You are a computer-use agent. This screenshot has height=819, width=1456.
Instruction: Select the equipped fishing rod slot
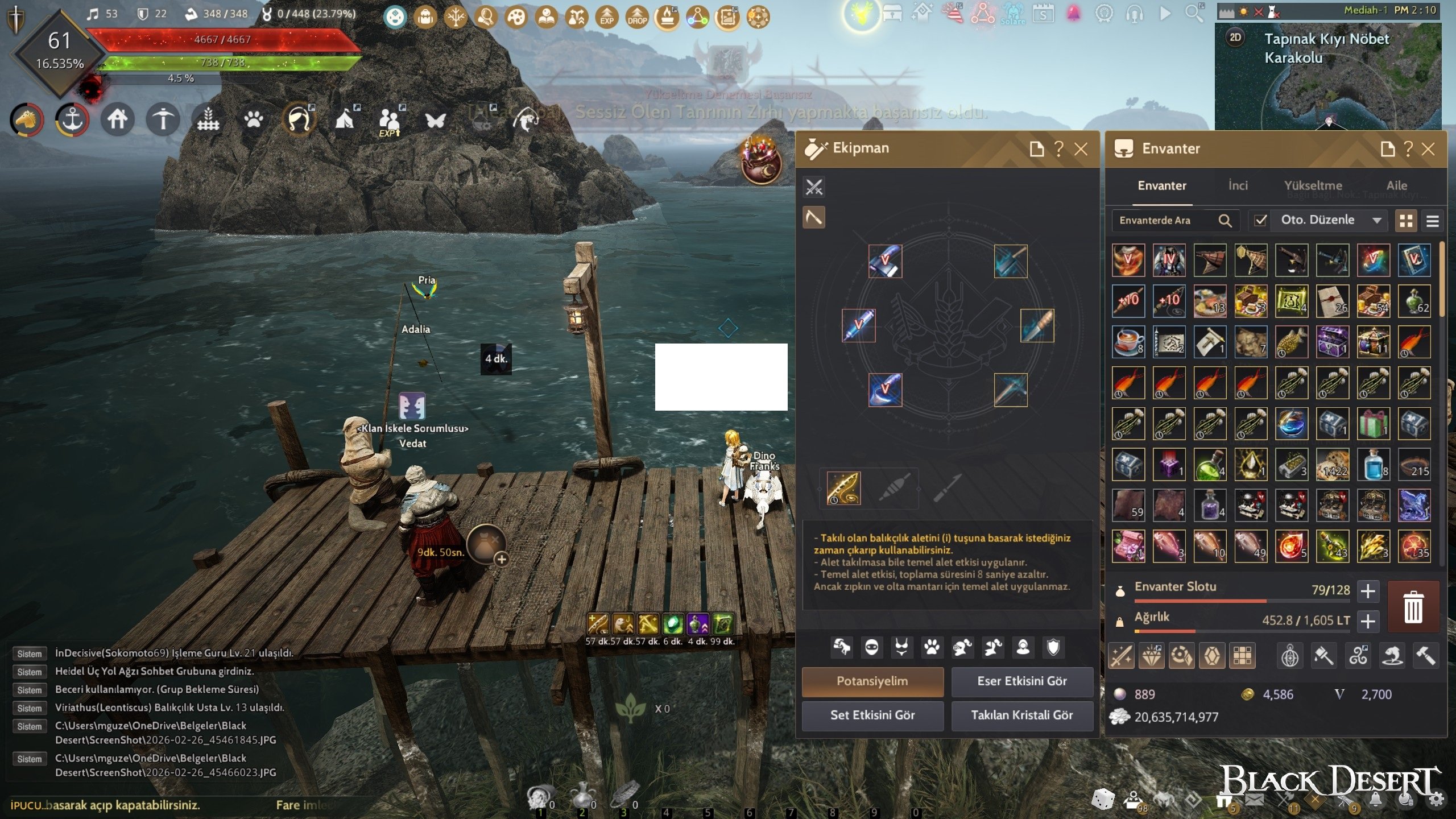pyautogui.click(x=843, y=488)
